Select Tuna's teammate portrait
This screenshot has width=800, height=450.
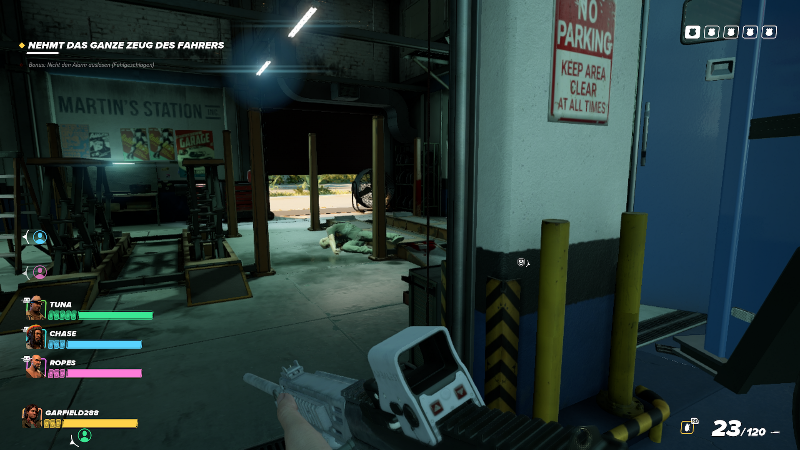[x=36, y=307]
